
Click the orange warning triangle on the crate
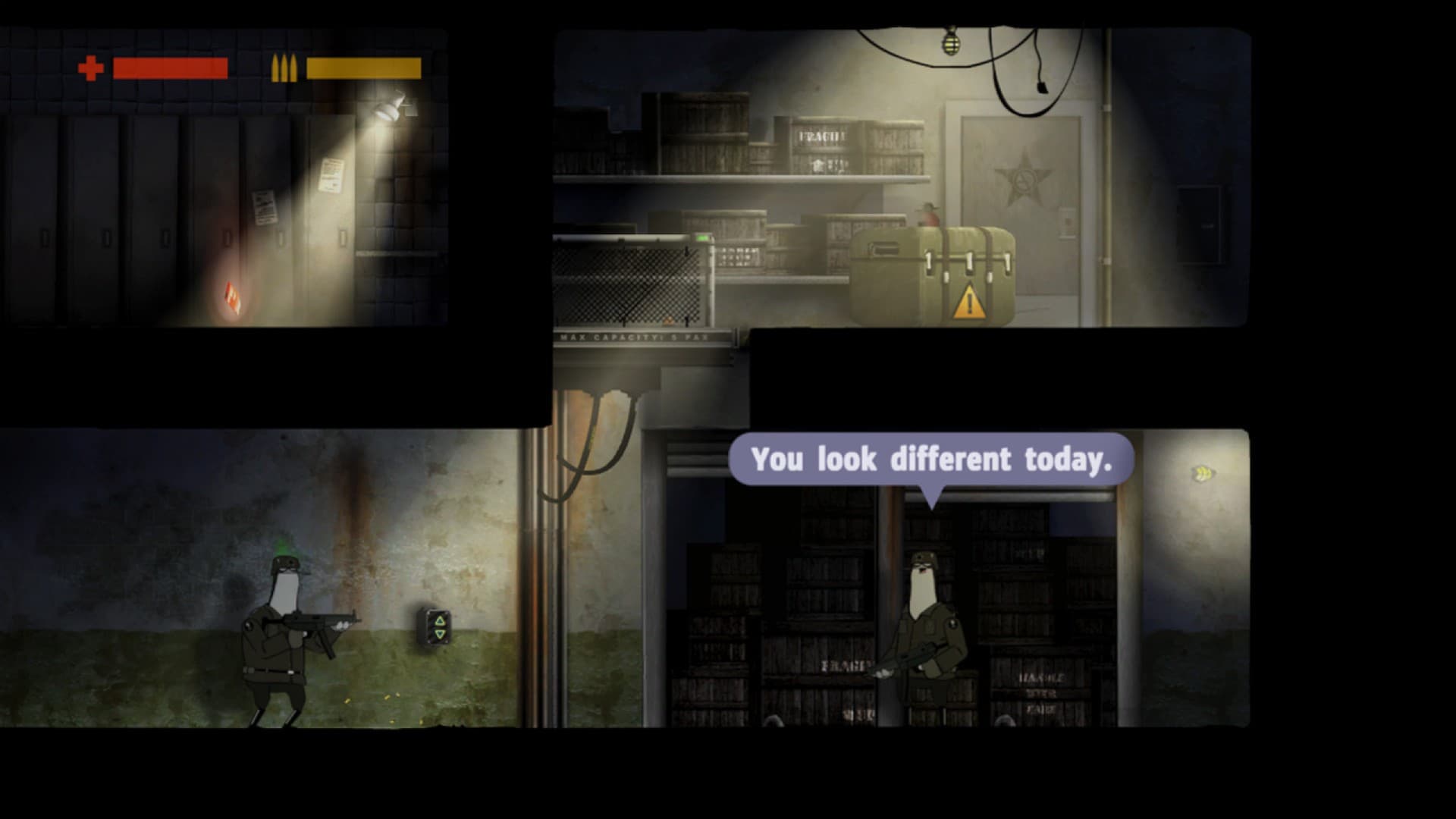point(970,303)
